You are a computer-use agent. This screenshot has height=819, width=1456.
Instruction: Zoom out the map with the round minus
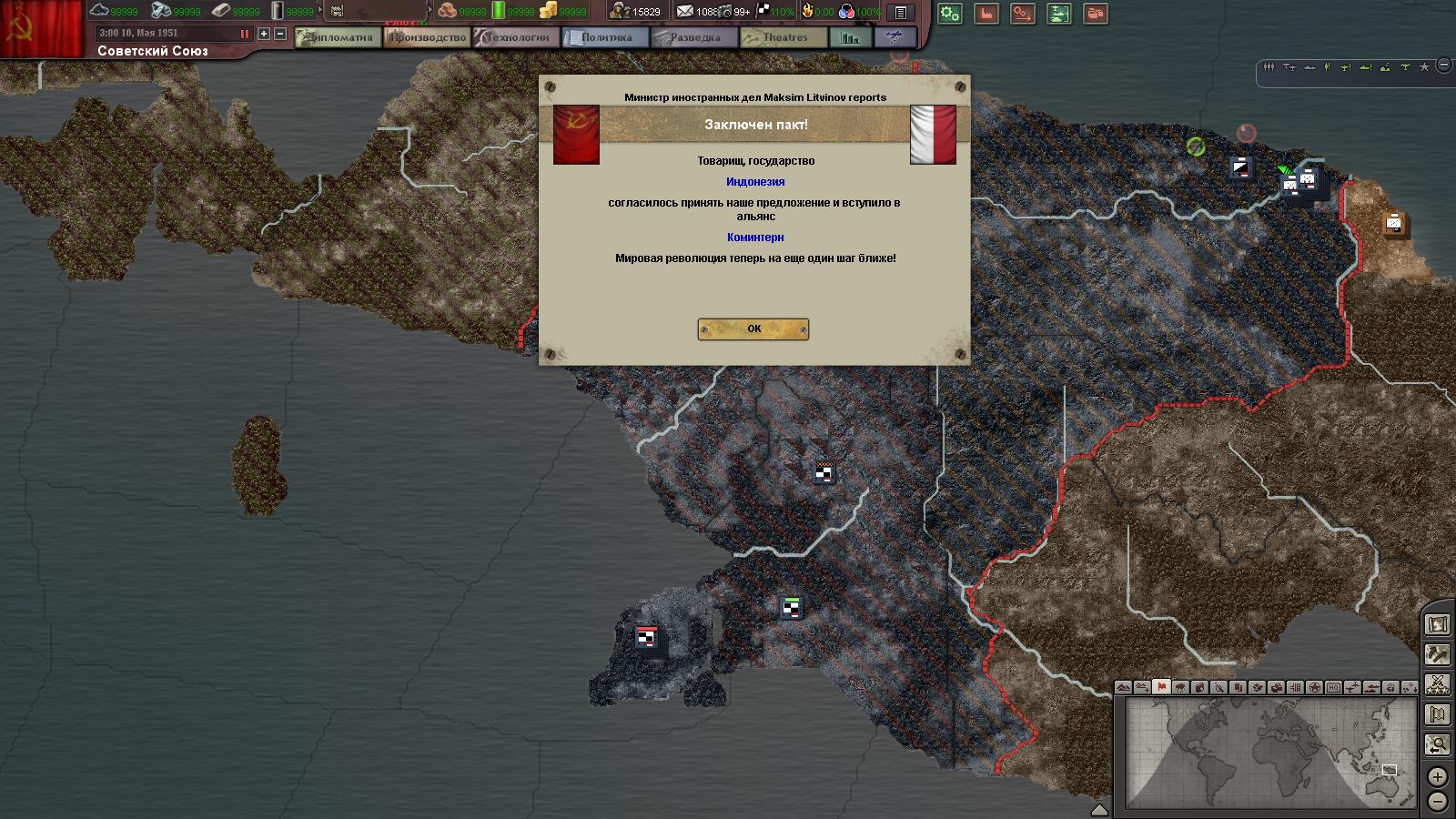[x=1437, y=802]
